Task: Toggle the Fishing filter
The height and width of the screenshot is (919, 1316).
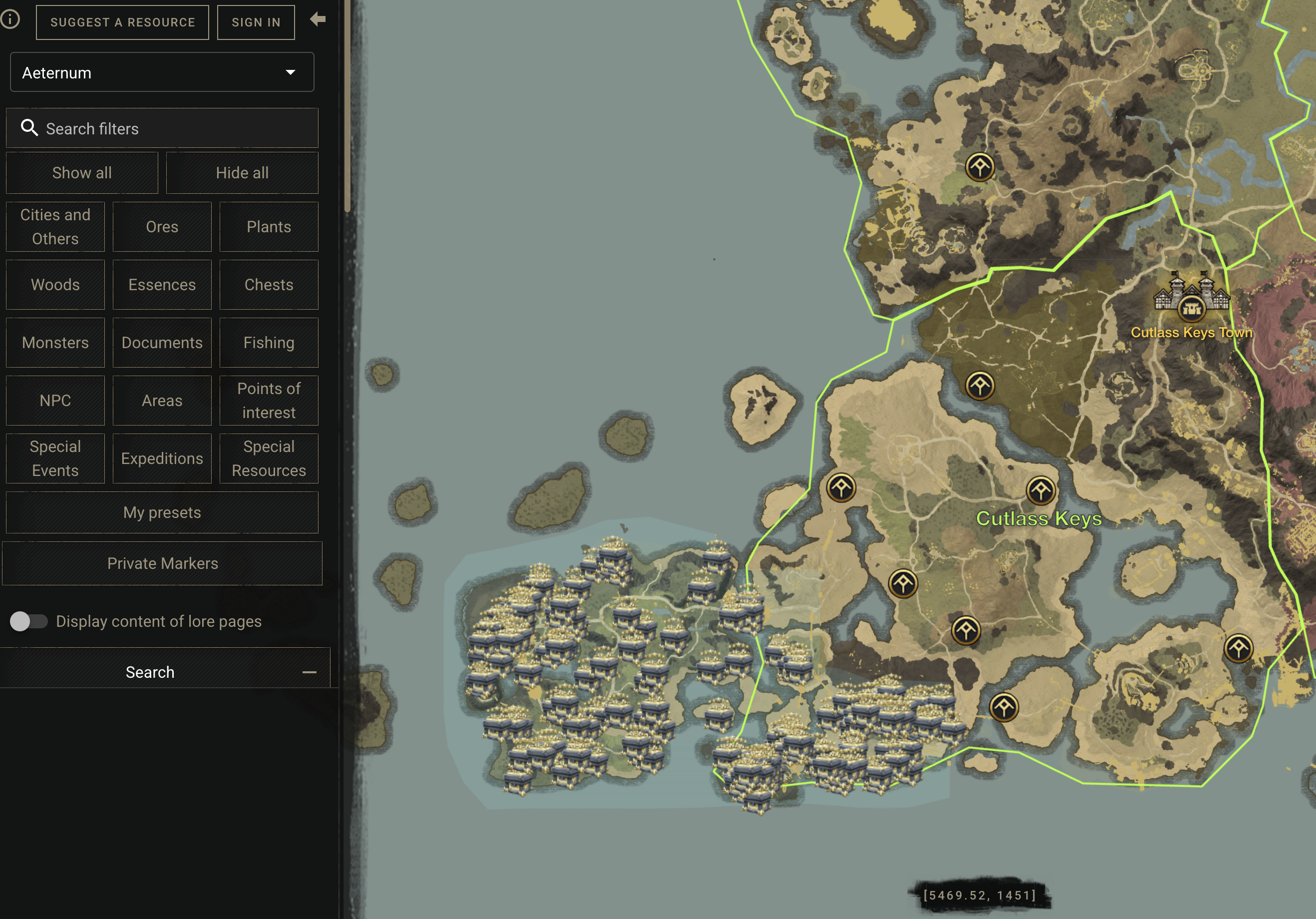Action: (269, 342)
